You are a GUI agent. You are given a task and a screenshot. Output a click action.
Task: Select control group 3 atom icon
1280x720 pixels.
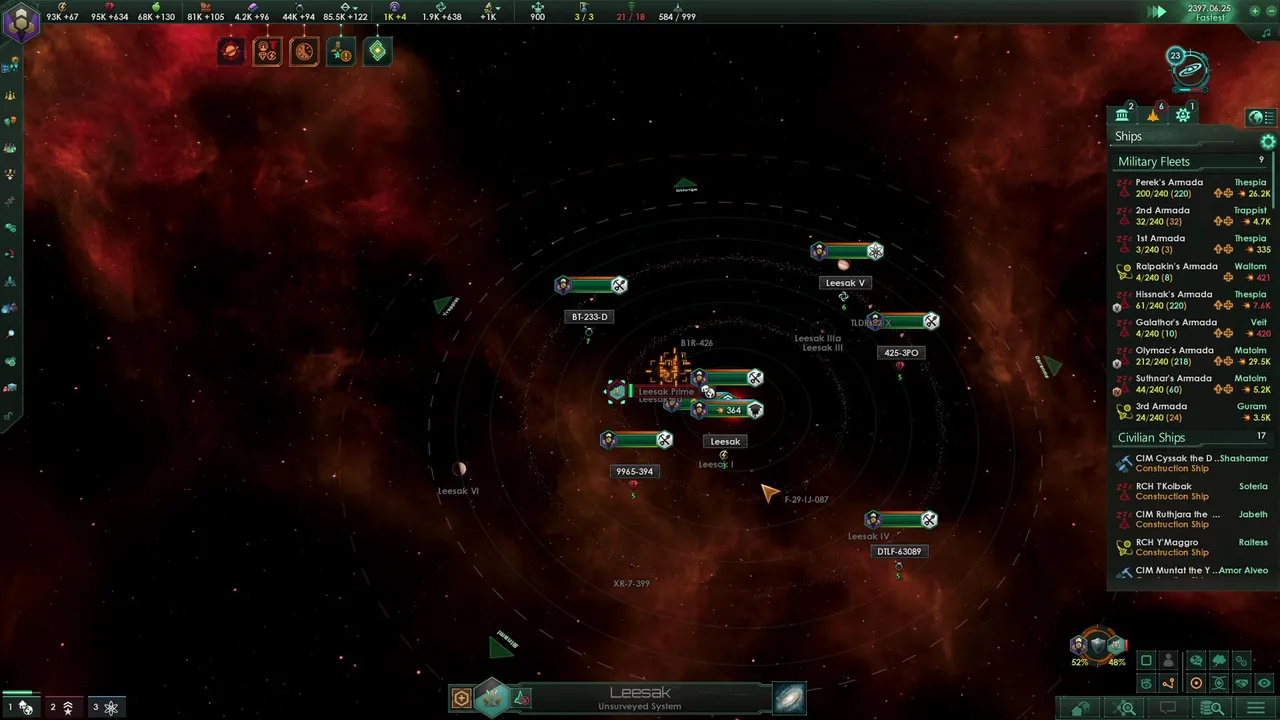coord(105,707)
